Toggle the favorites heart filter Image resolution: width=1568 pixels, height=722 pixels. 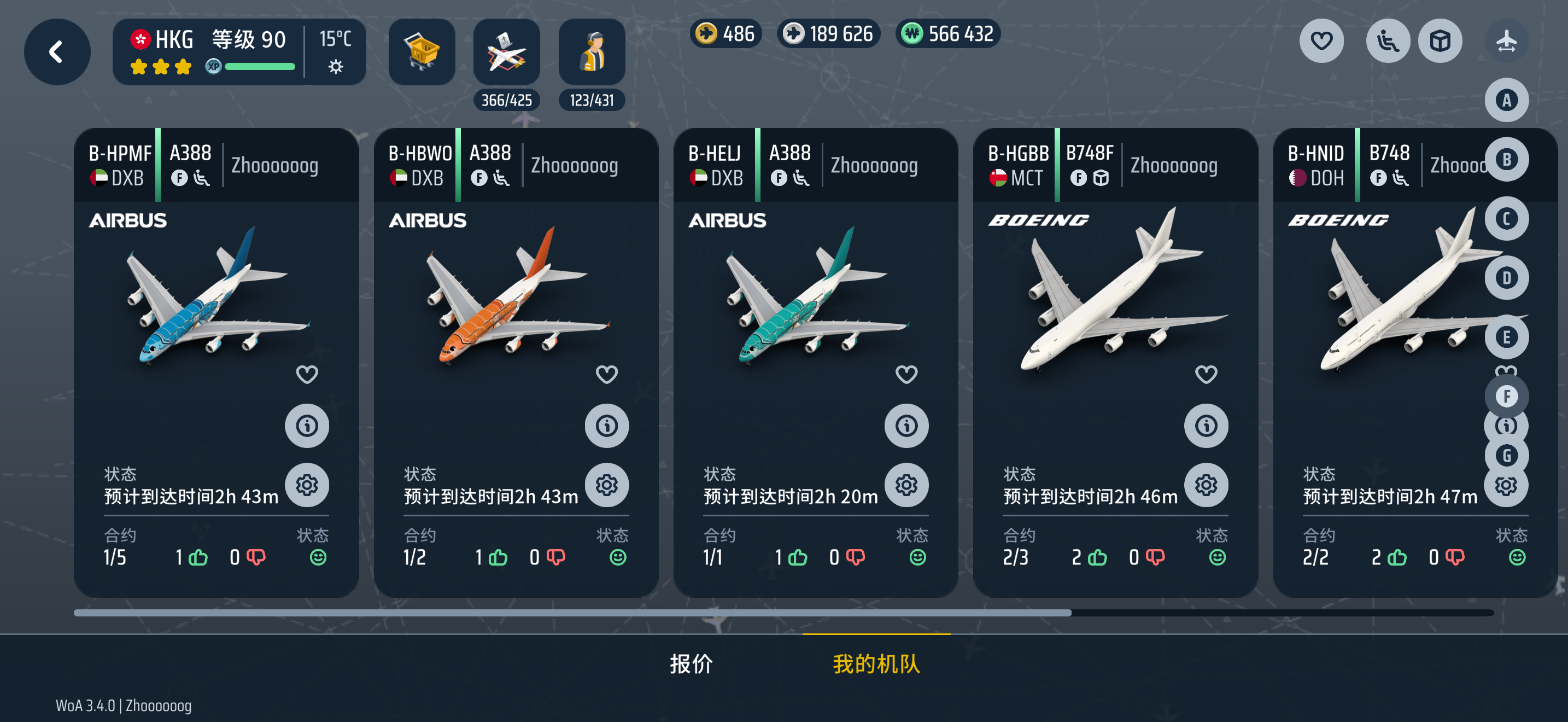pyautogui.click(x=1321, y=41)
